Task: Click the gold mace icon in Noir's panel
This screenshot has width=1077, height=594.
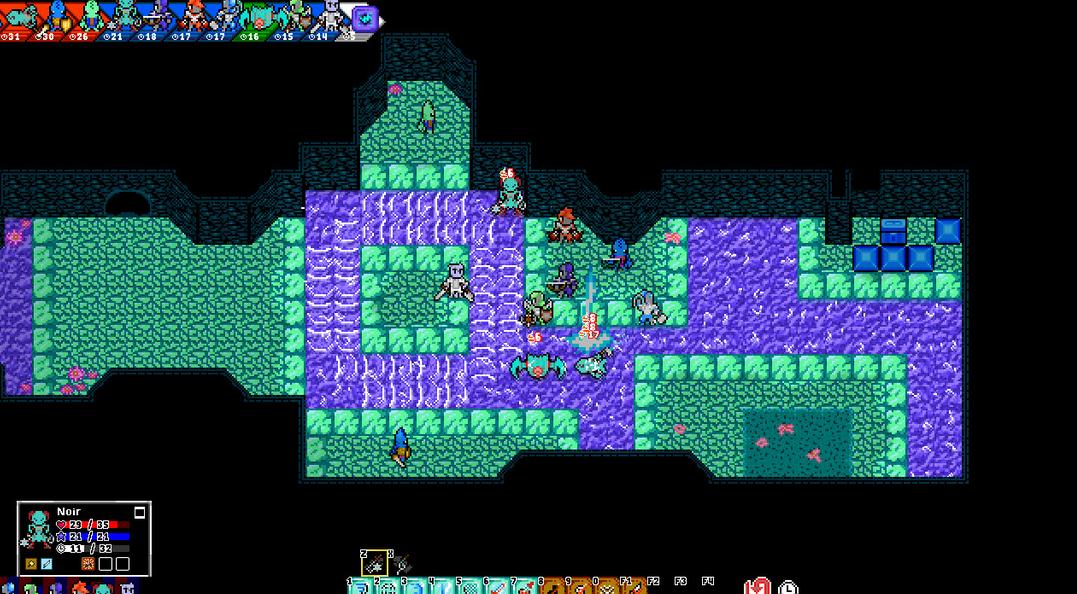Action: click(31, 564)
